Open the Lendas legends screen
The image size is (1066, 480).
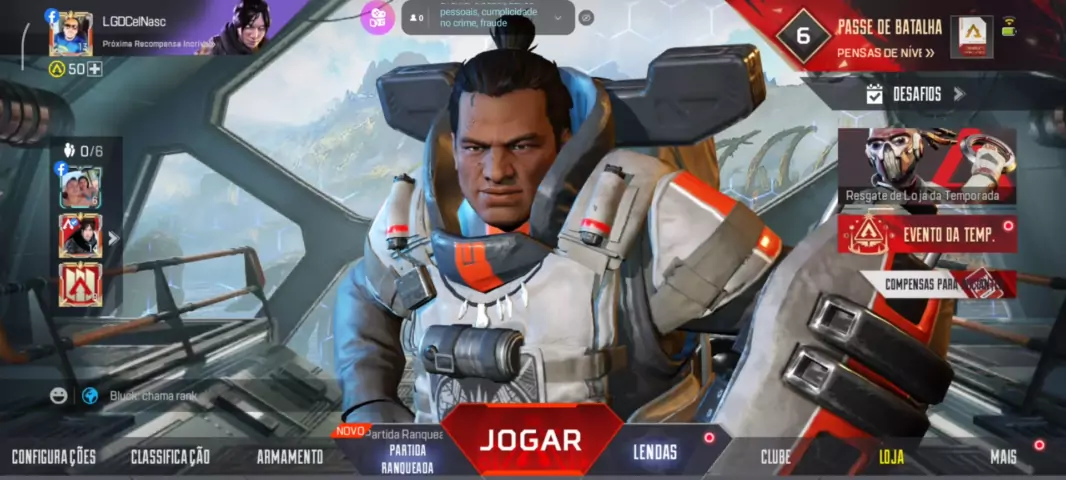click(655, 452)
